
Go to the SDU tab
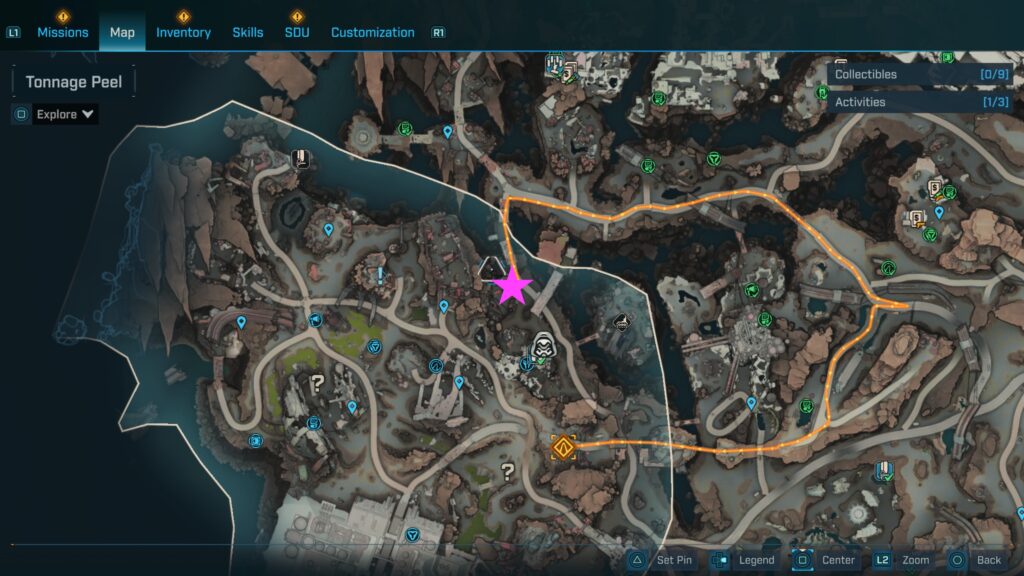(297, 32)
